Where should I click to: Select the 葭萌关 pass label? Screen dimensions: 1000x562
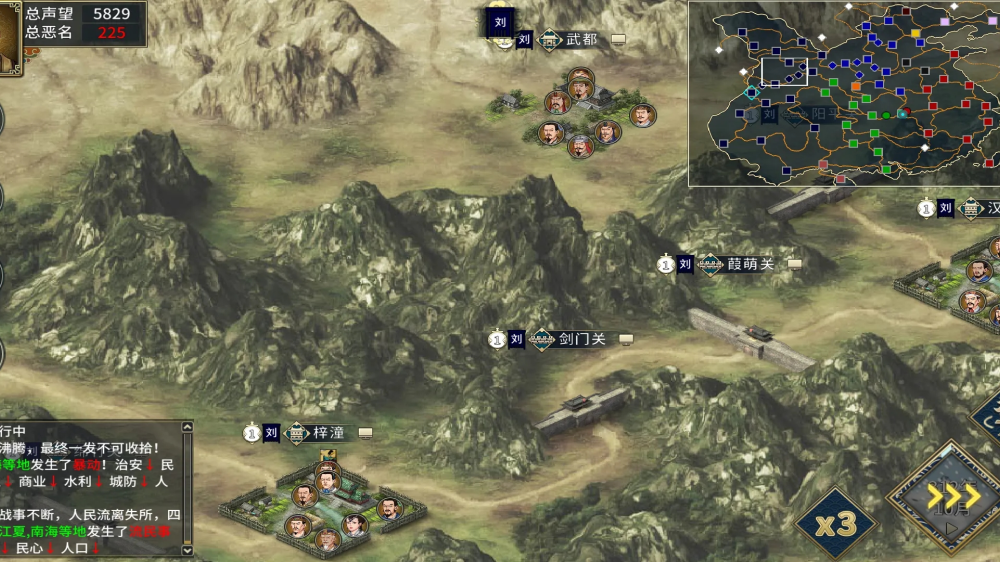[750, 264]
